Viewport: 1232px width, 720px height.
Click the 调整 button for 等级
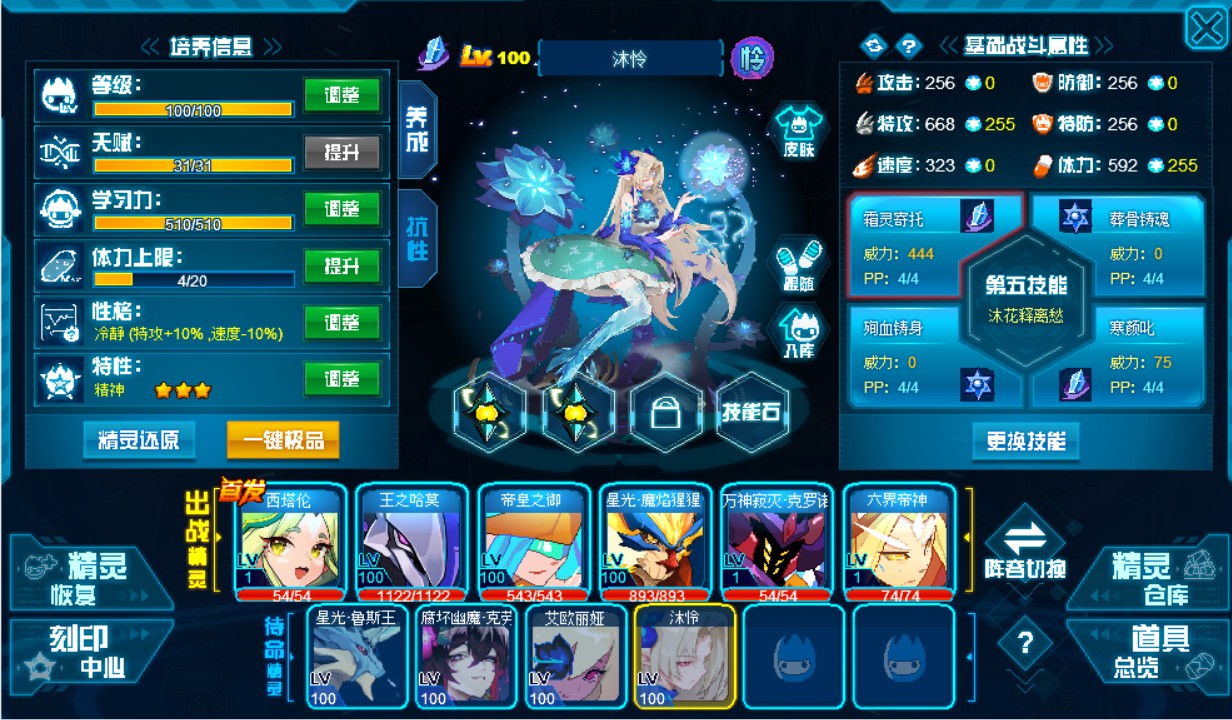(x=342, y=96)
